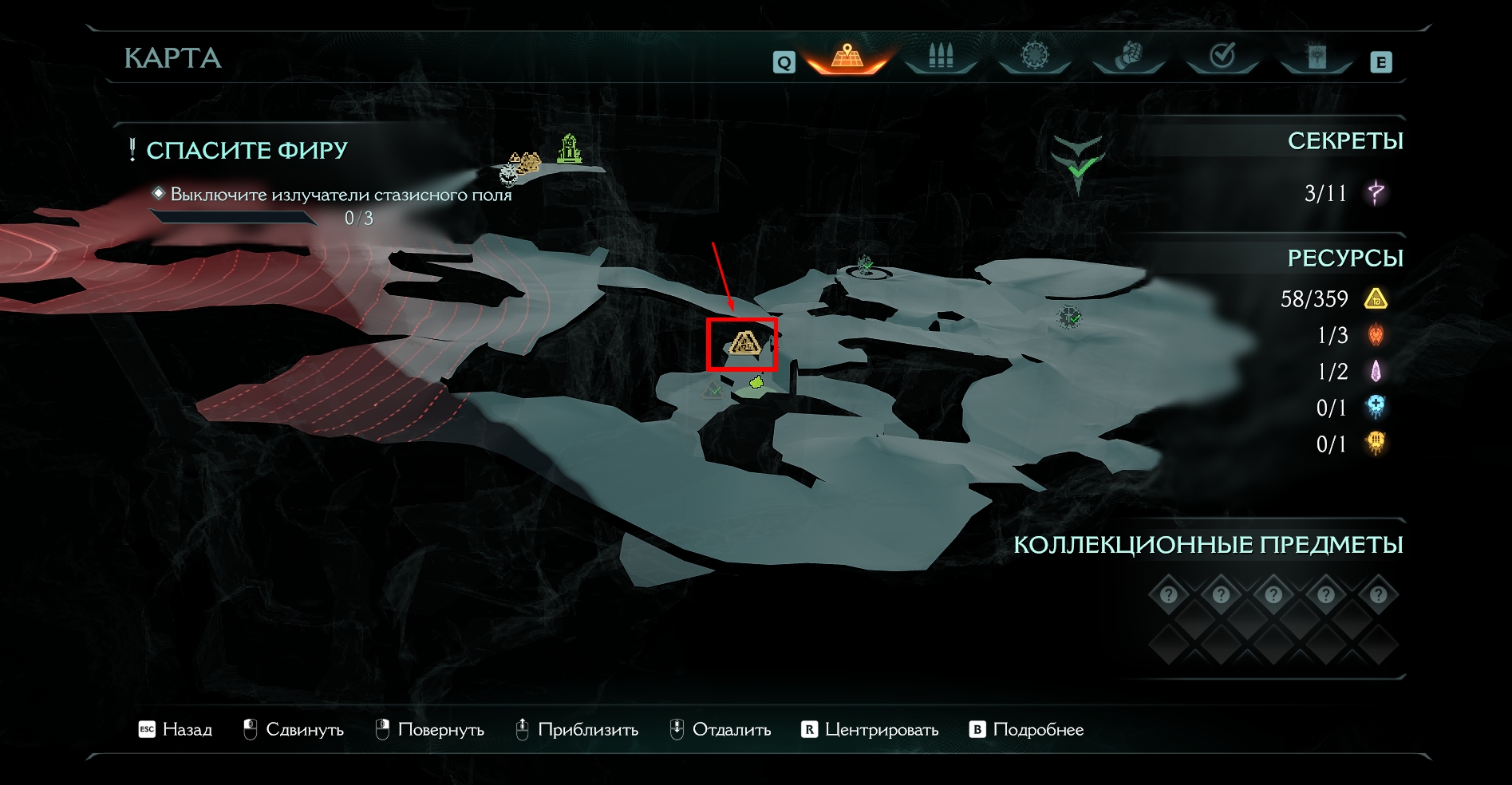1512x785 pixels.
Task: Open the checkmark challenges tab
Action: [1222, 57]
